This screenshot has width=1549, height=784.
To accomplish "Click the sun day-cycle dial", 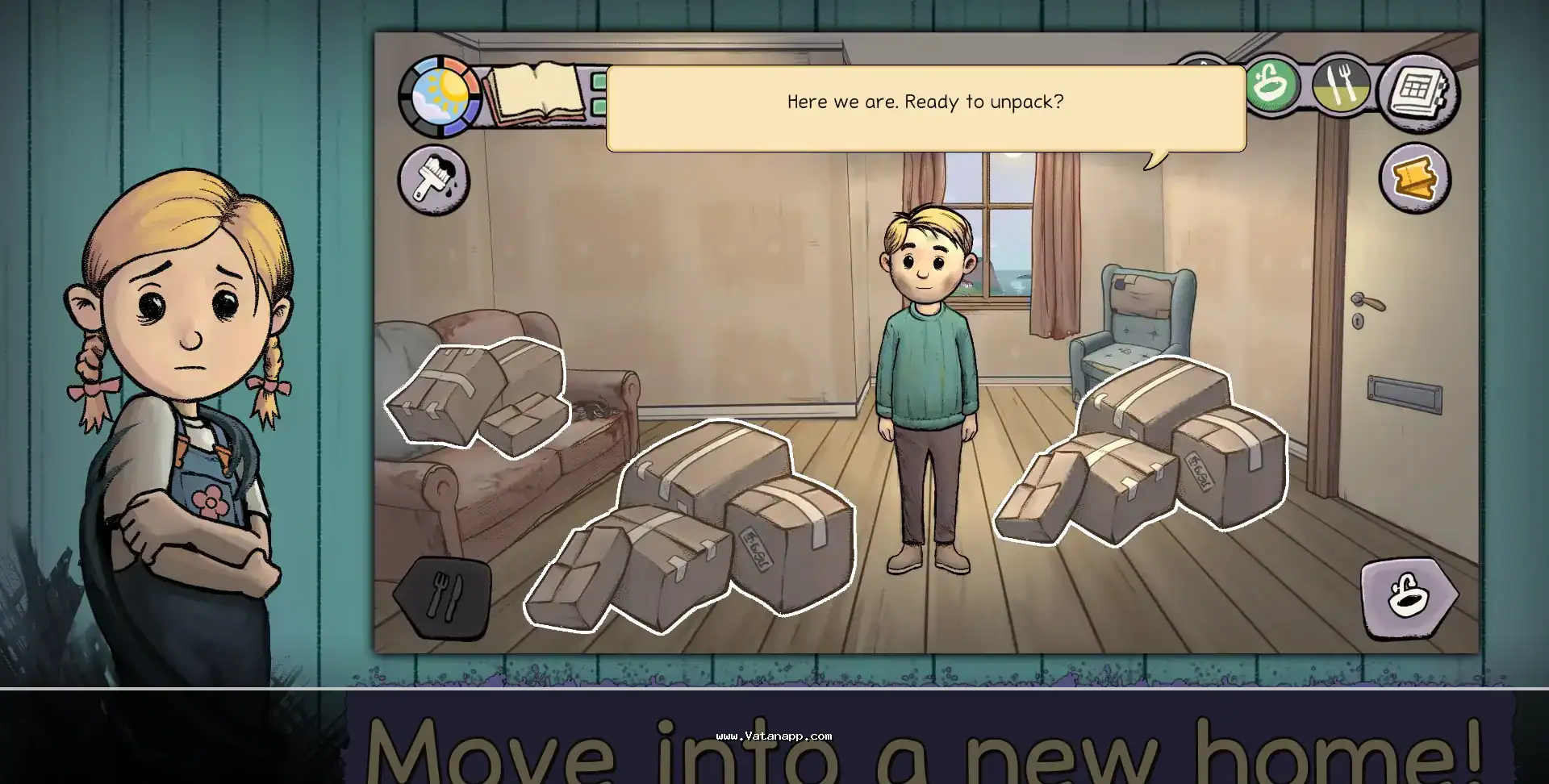I will tap(440, 96).
